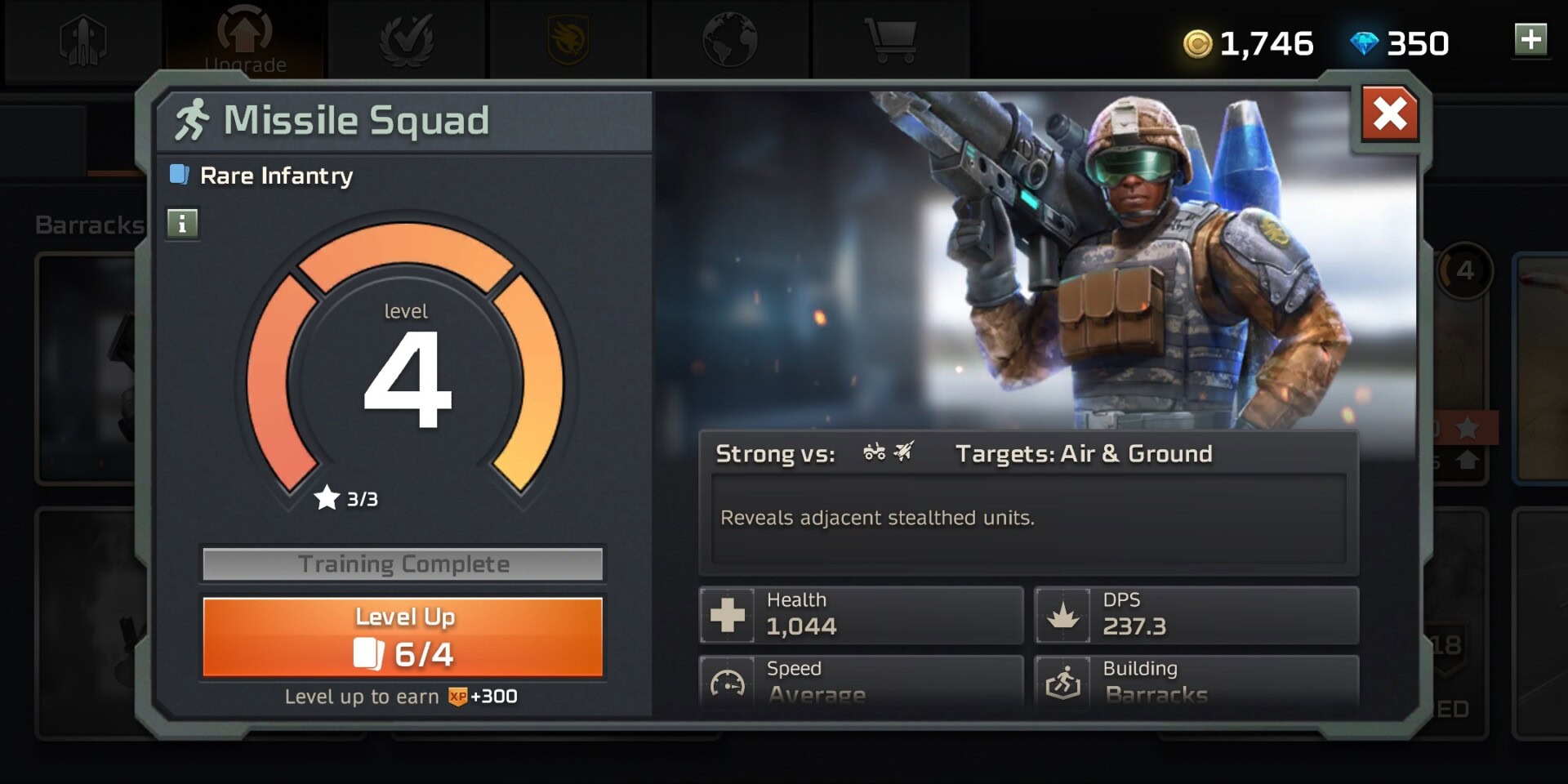Open the unit info button

click(x=182, y=223)
